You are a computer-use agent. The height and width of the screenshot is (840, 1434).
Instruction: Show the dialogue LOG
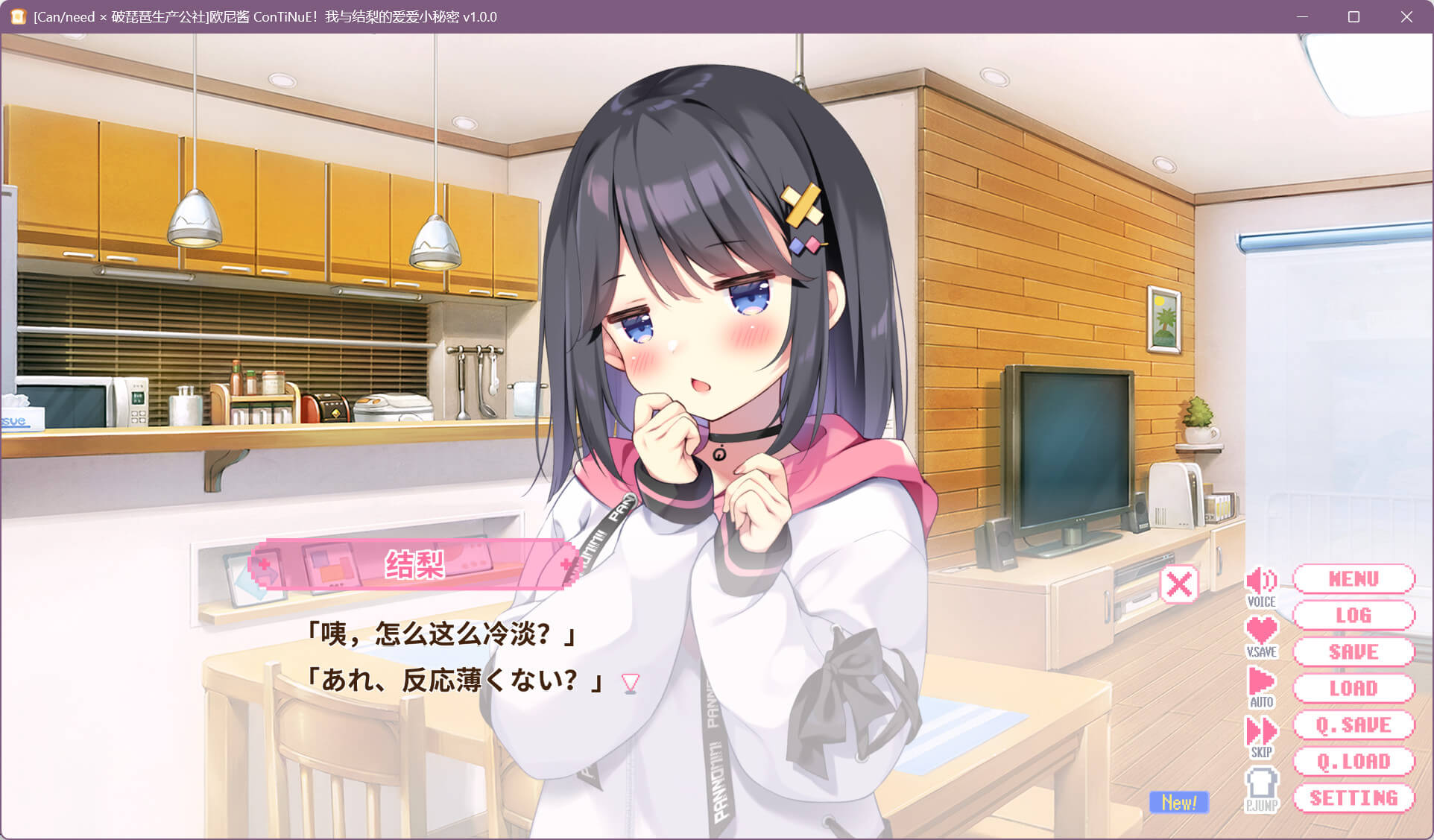[x=1353, y=616]
